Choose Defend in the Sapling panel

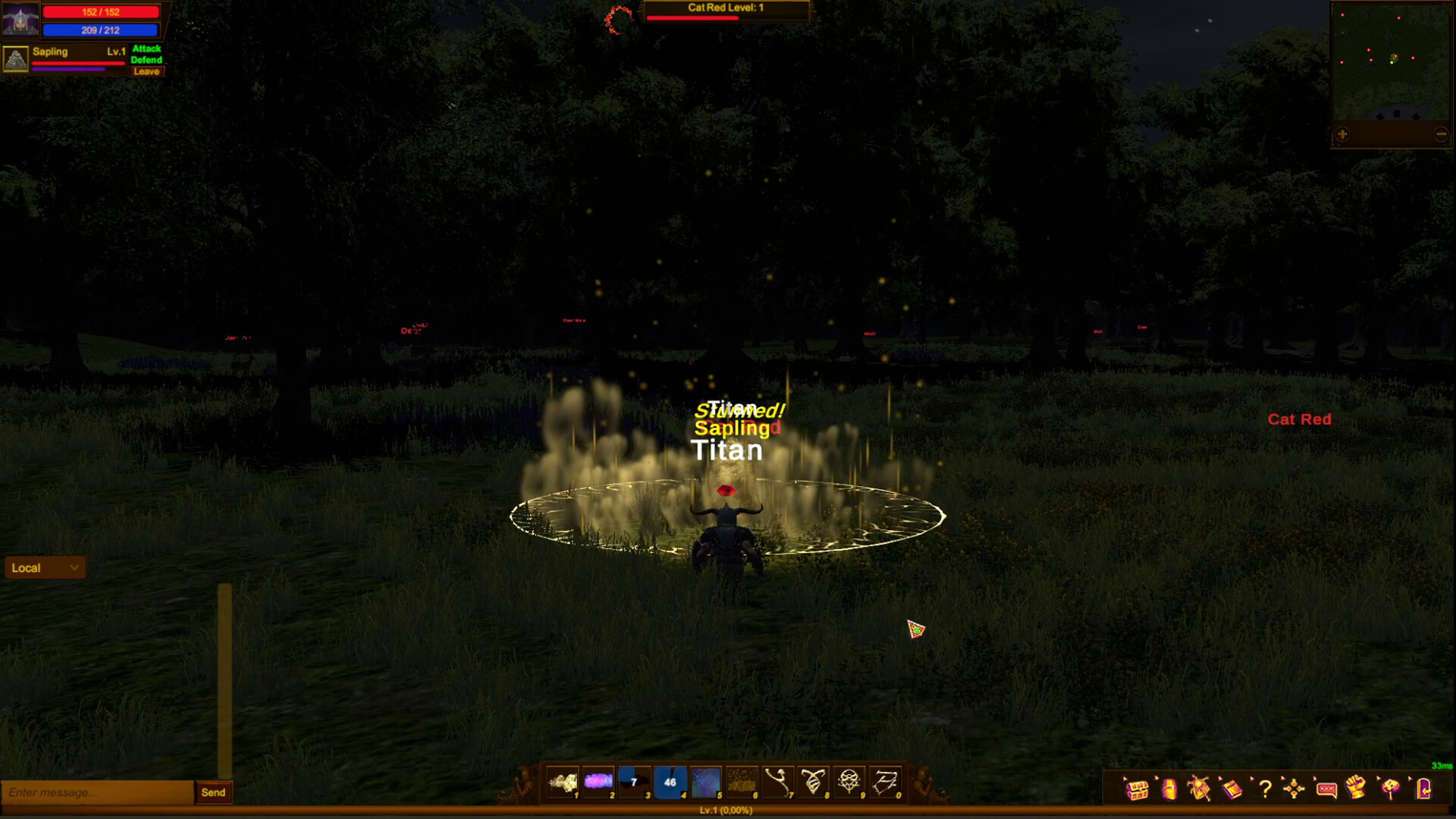pyautogui.click(x=146, y=59)
